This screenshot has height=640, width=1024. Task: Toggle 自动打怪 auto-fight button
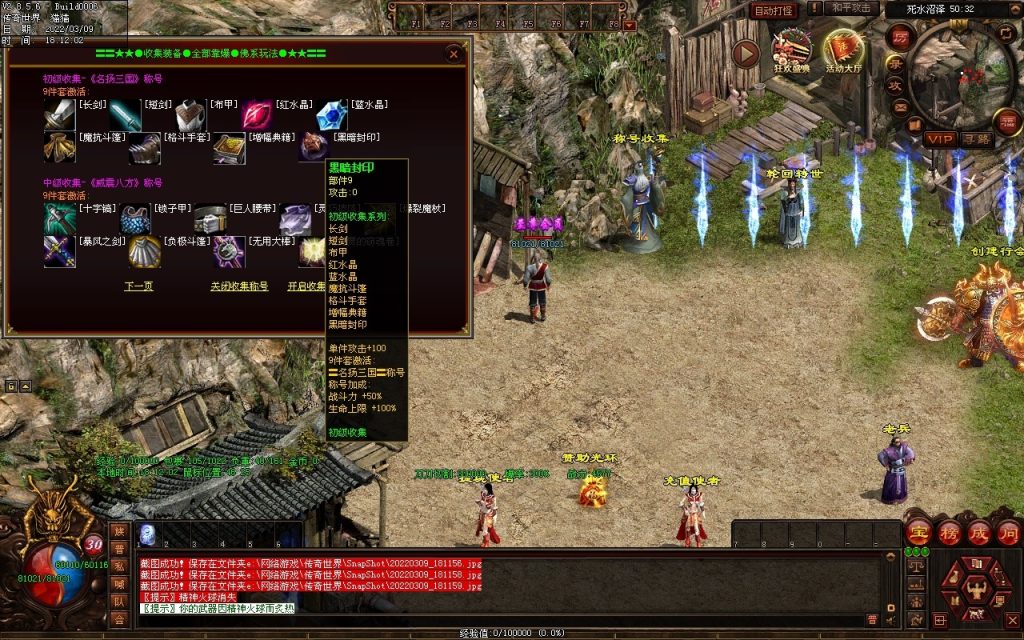point(773,10)
